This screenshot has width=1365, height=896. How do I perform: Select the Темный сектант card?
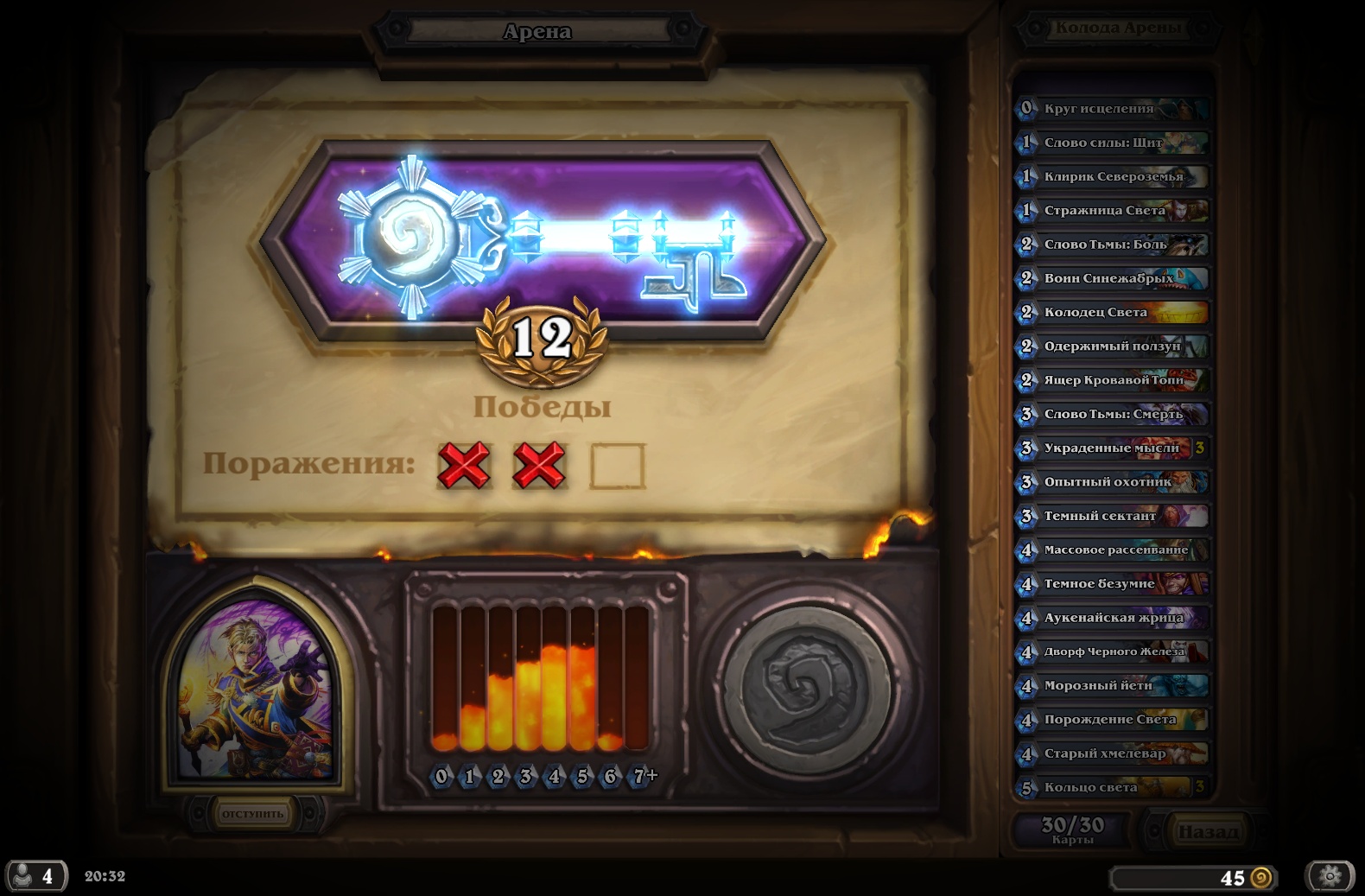[x=1112, y=516]
